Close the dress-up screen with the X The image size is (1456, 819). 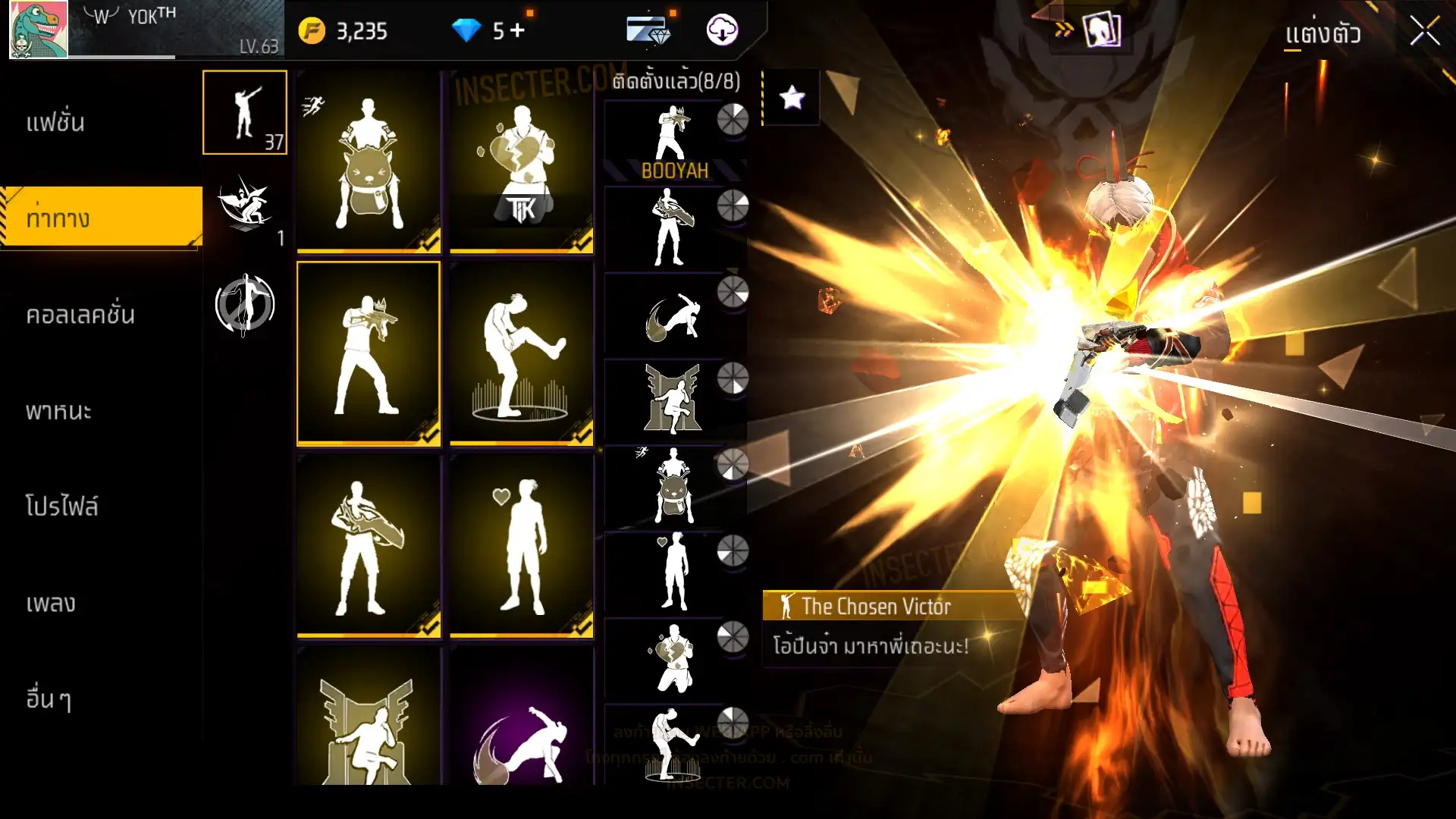click(1424, 32)
